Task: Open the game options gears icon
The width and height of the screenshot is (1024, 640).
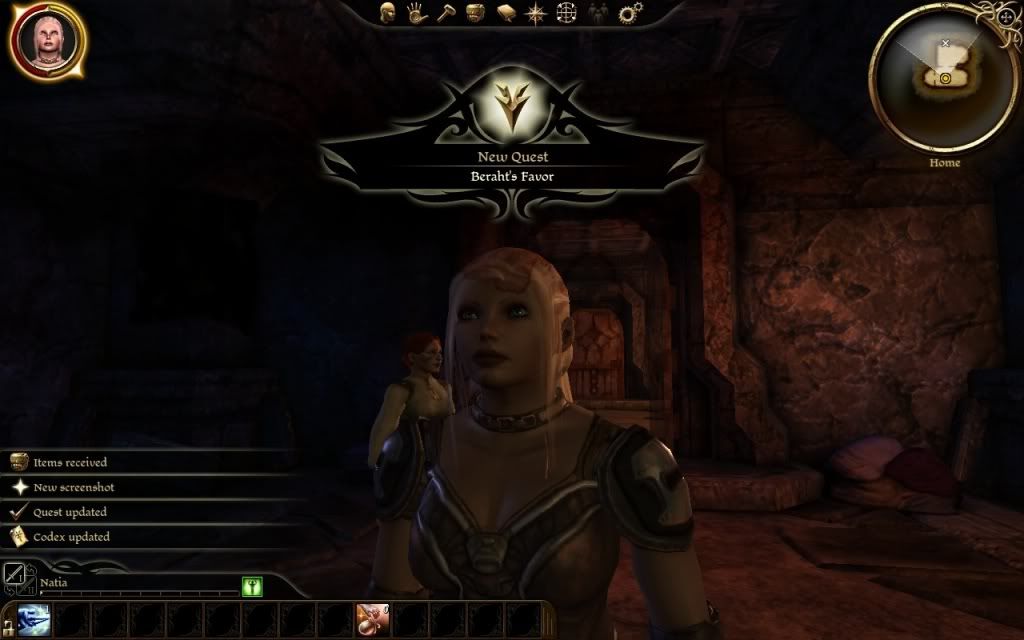Action: tap(629, 13)
